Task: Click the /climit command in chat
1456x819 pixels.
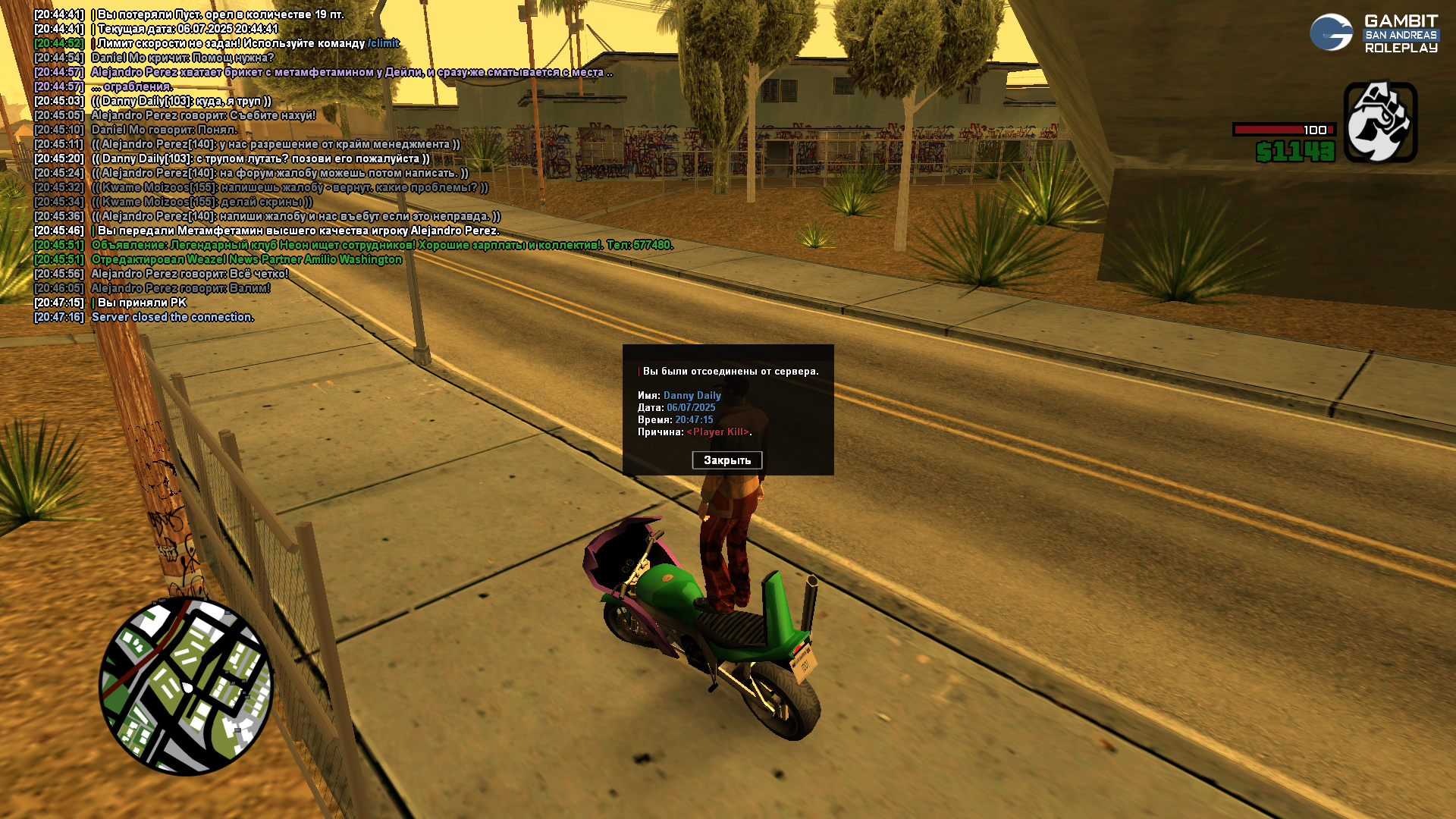Action: [x=383, y=43]
